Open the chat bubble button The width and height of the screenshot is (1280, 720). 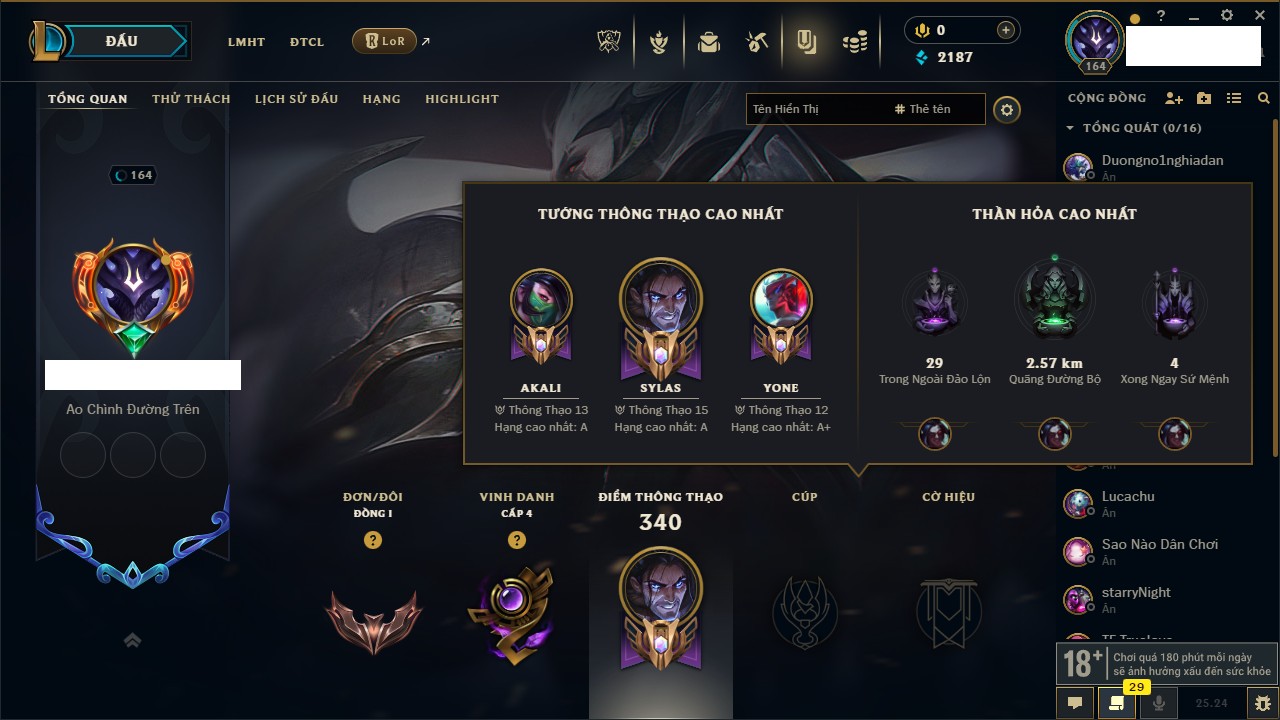pos(1075,703)
